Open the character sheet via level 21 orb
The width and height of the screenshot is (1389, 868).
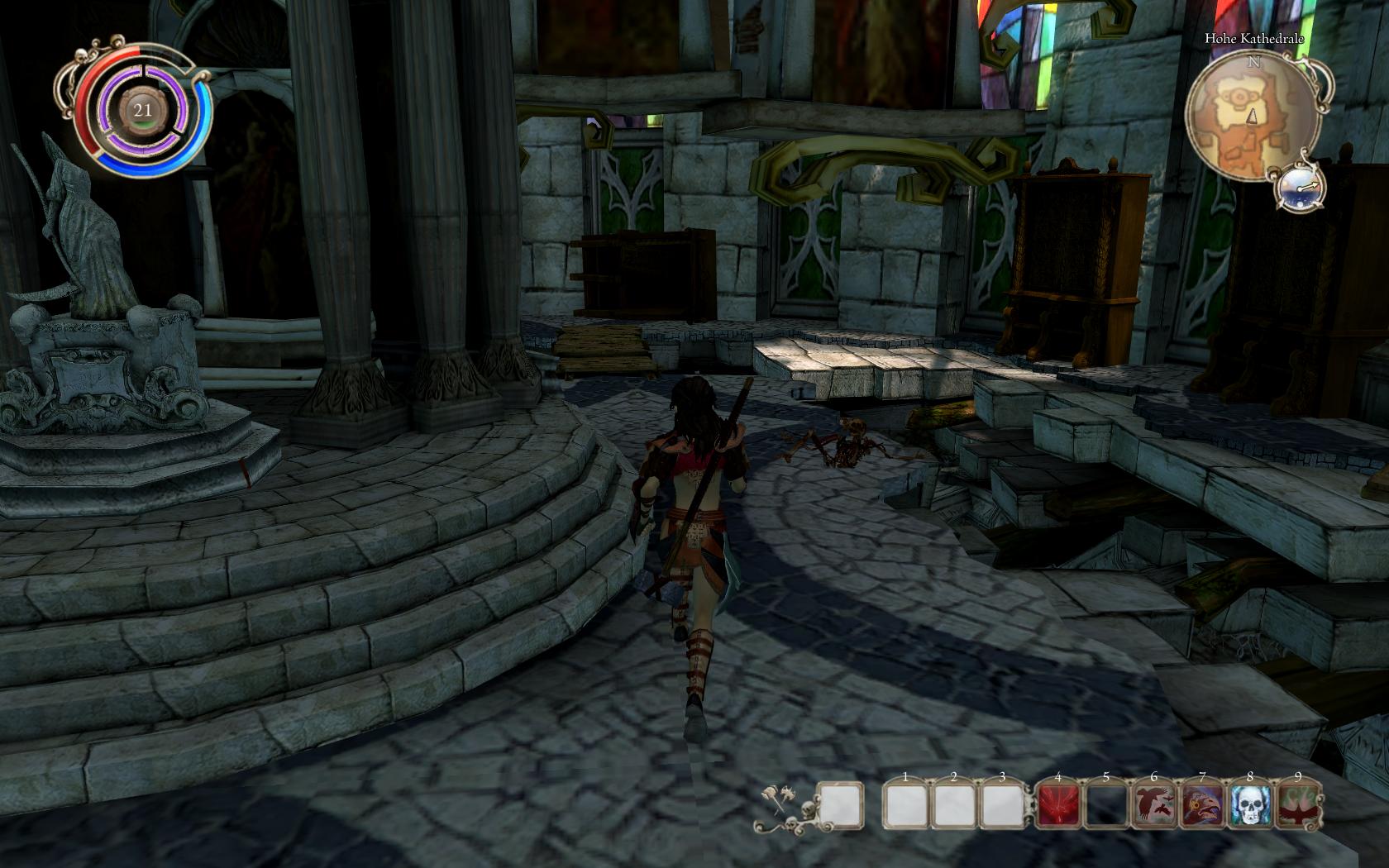pos(143,110)
